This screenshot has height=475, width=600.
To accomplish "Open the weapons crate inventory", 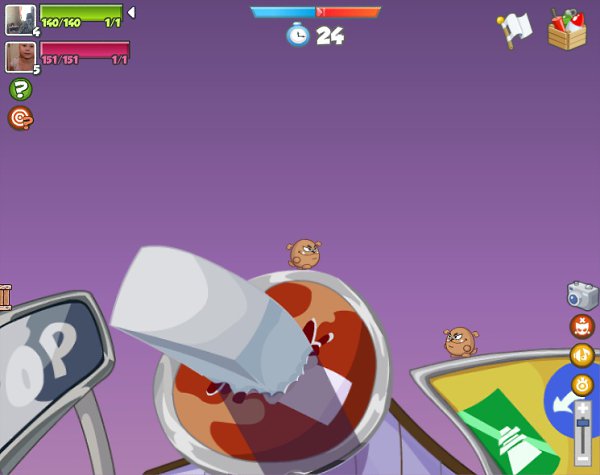I will coord(567,29).
